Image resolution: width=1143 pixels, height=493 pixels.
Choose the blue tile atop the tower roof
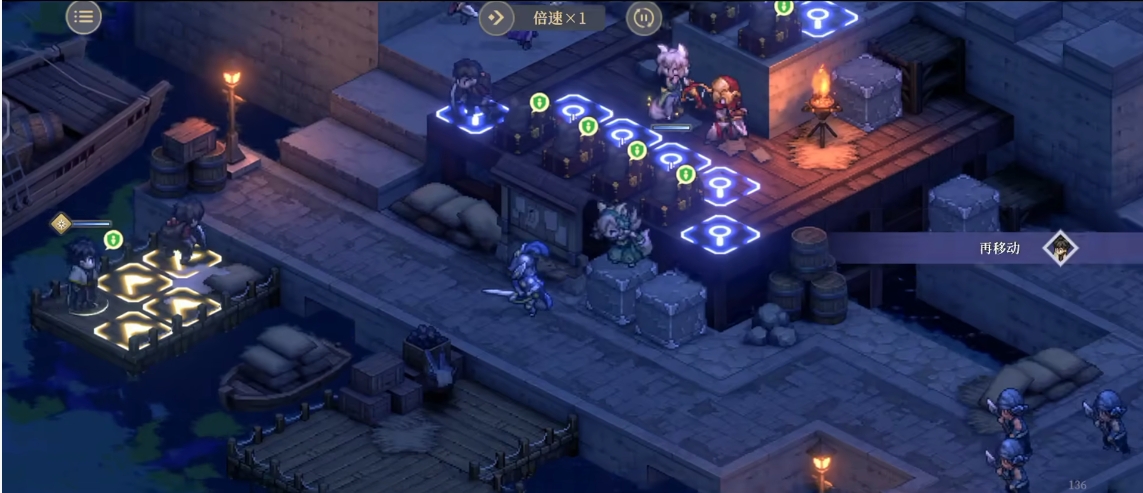(818, 16)
